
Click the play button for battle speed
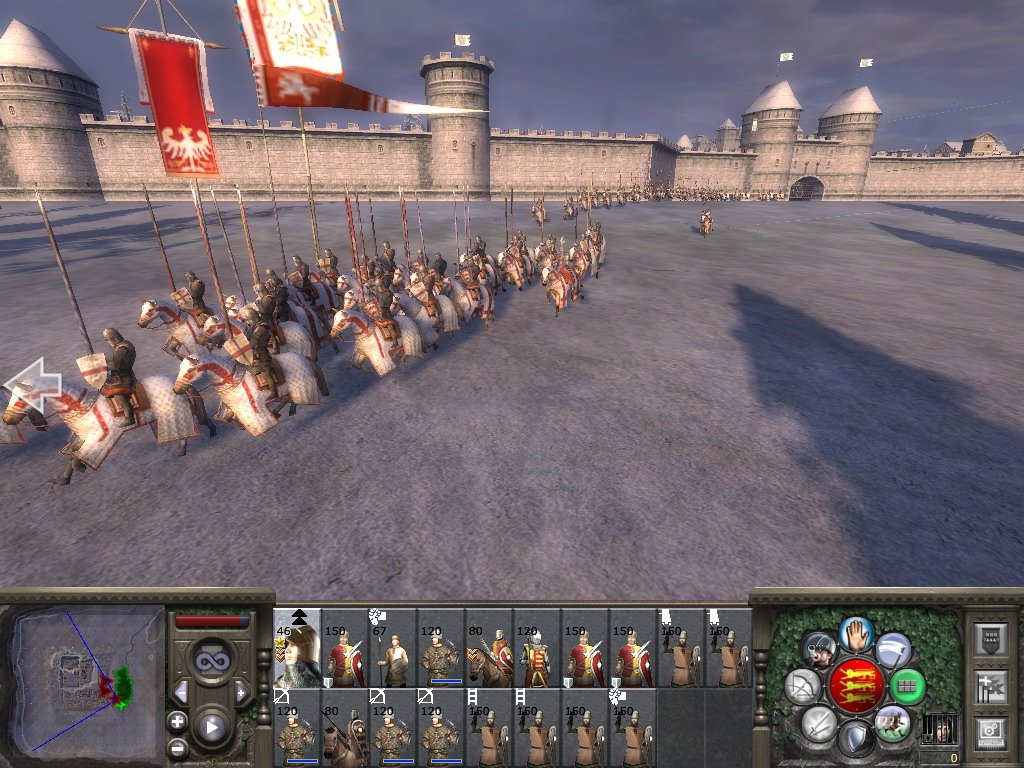(x=211, y=727)
